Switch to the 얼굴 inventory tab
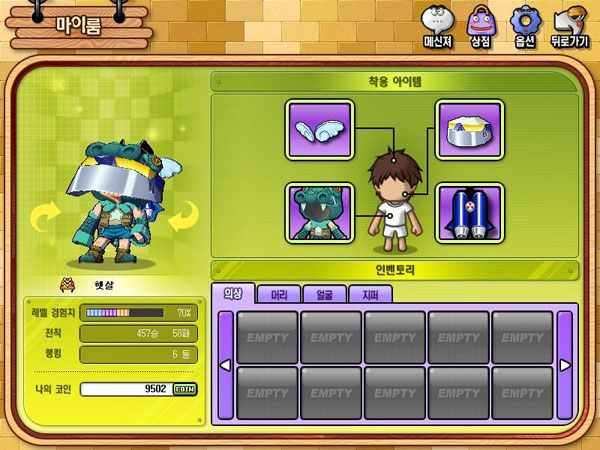This screenshot has width=600, height=450. 328,294
